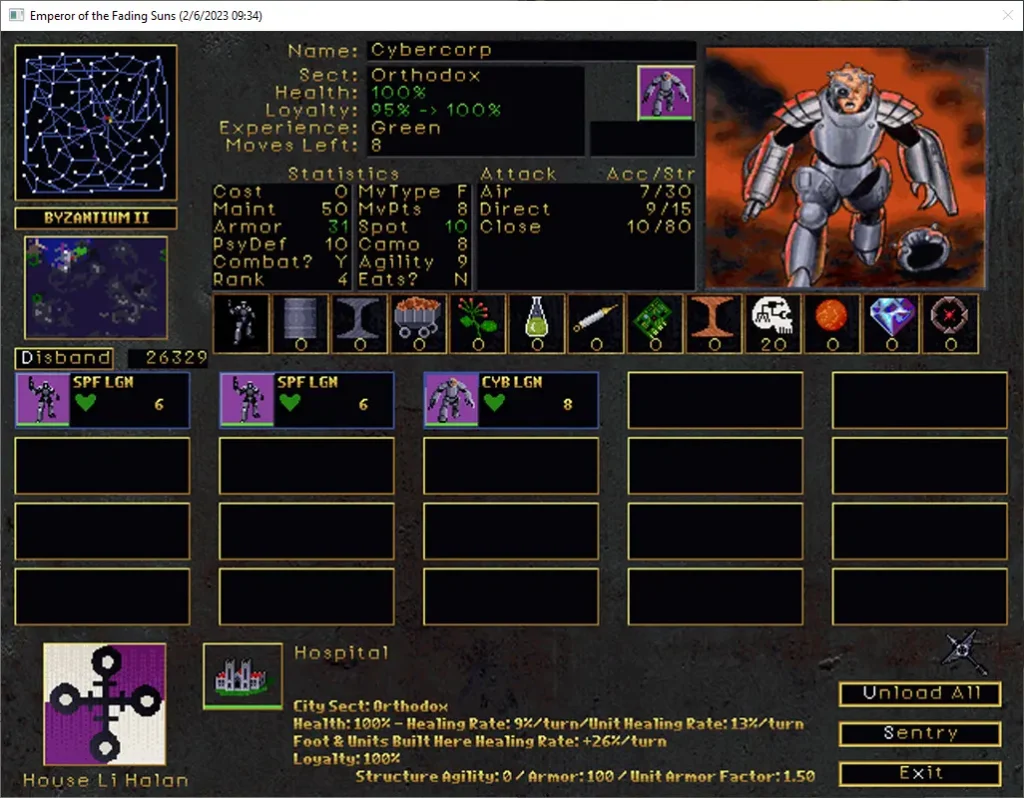The image size is (1024, 798).
Task: Close the Emperor of the Fading Suns window
Action: pos(1006,15)
